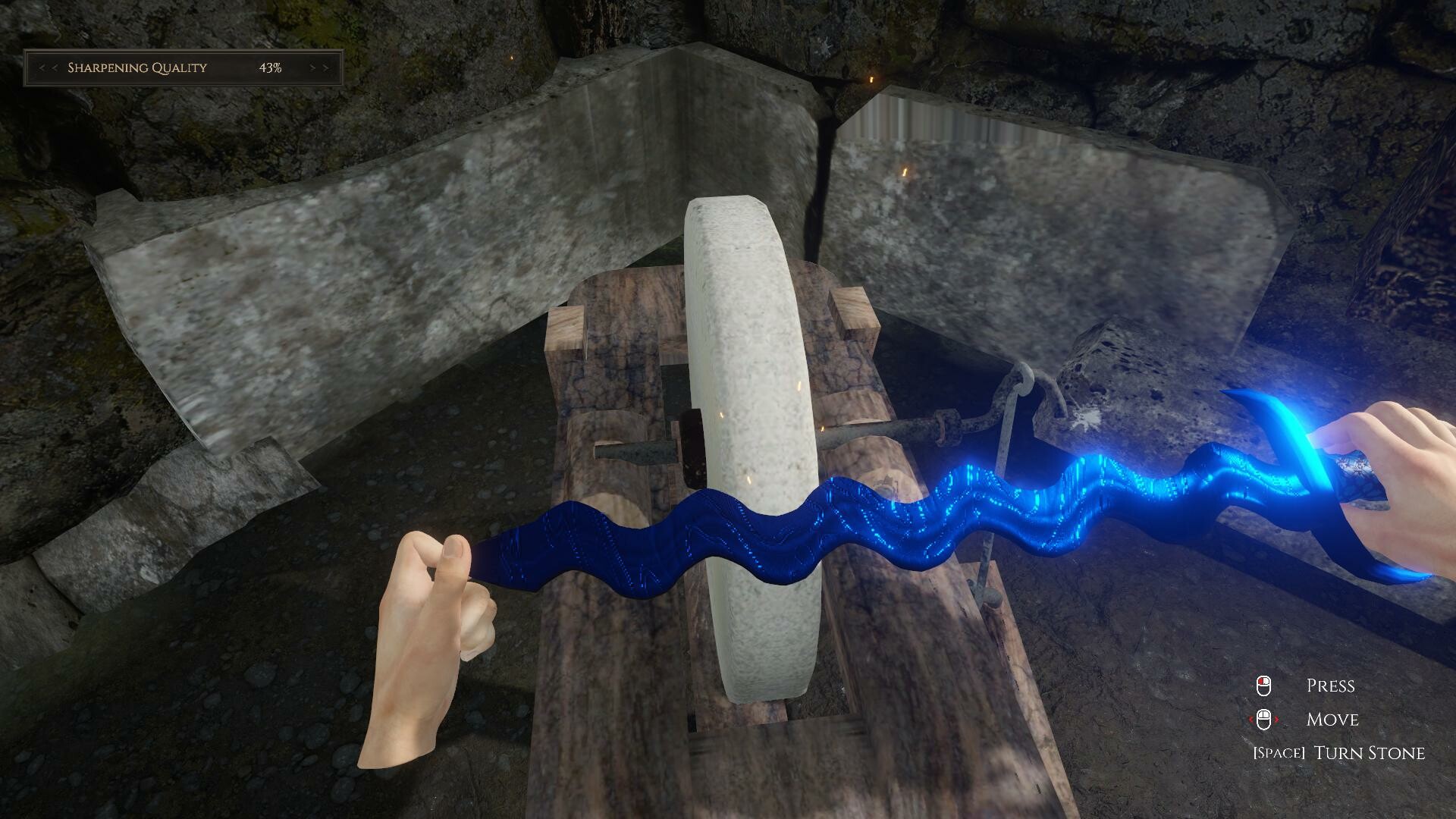Click the Turn Stone hint label
This screenshot has height=819, width=1456.
1368,752
